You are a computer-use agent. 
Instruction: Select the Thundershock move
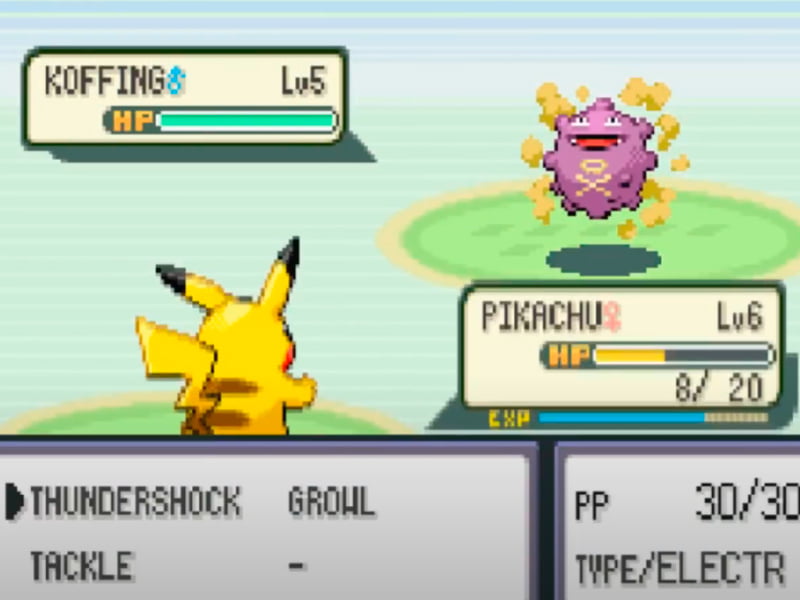point(135,501)
